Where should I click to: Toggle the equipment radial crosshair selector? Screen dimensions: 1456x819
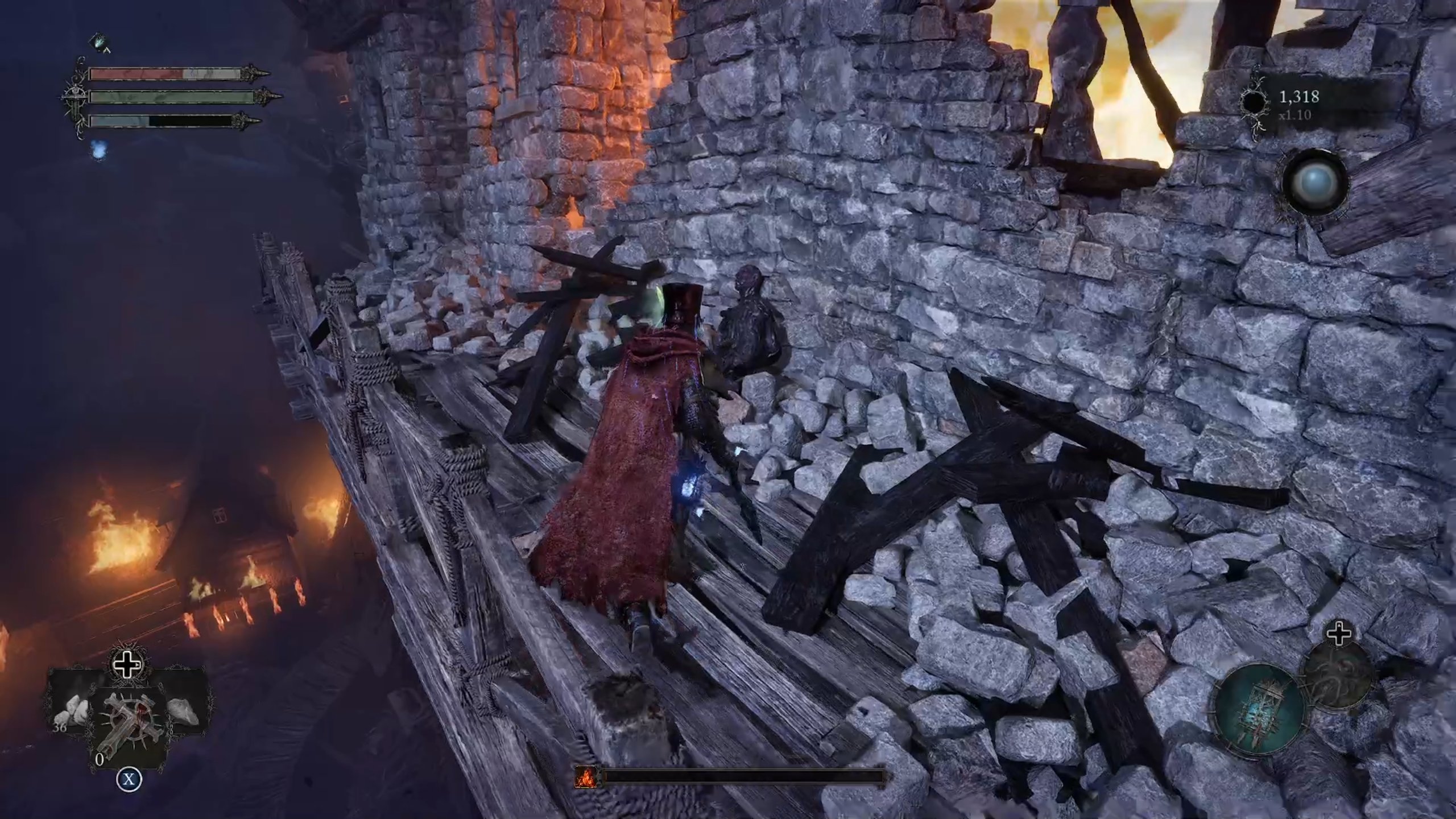click(x=1339, y=634)
